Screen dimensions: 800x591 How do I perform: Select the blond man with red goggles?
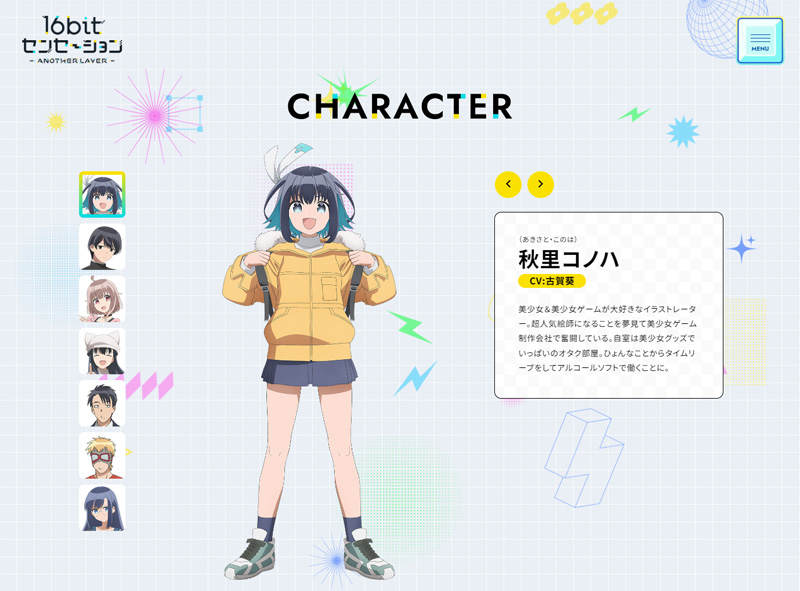point(102,456)
